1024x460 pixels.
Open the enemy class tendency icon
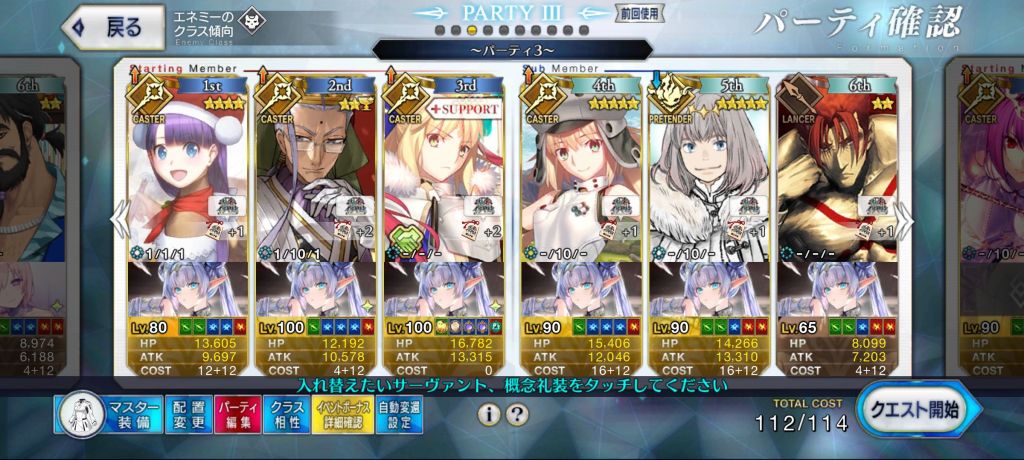tap(253, 20)
